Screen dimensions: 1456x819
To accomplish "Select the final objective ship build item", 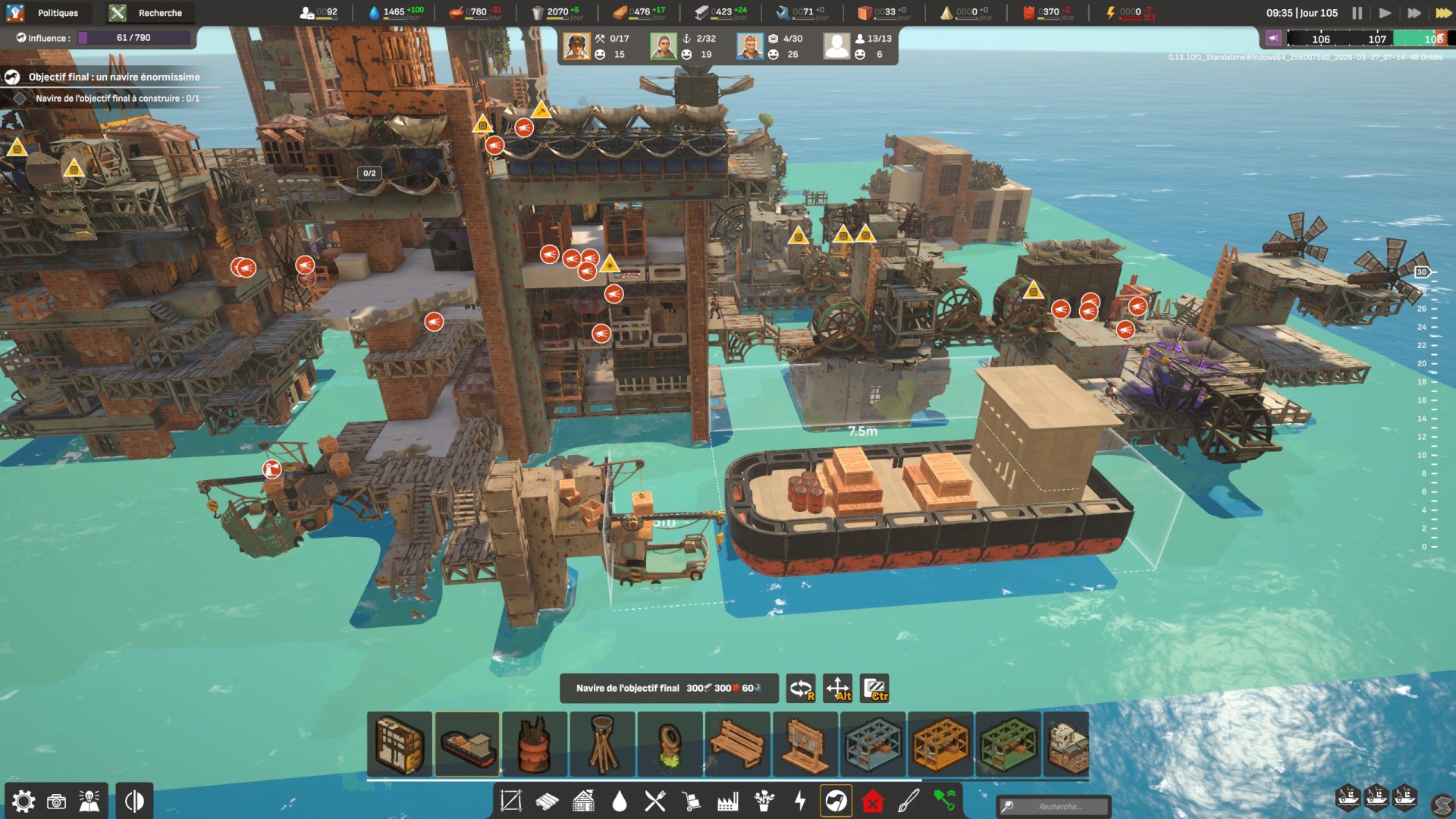I will point(467,744).
